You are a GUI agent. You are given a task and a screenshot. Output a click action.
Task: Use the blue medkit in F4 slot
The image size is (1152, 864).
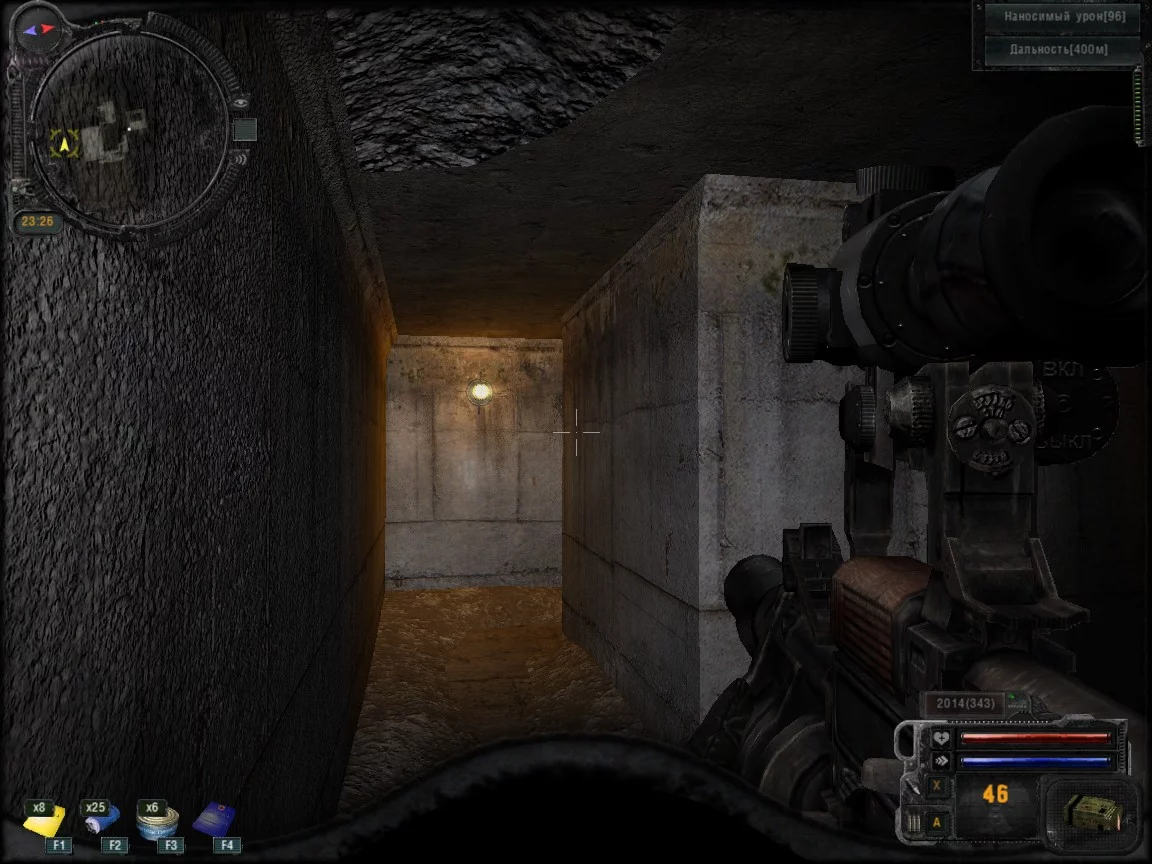[x=213, y=820]
